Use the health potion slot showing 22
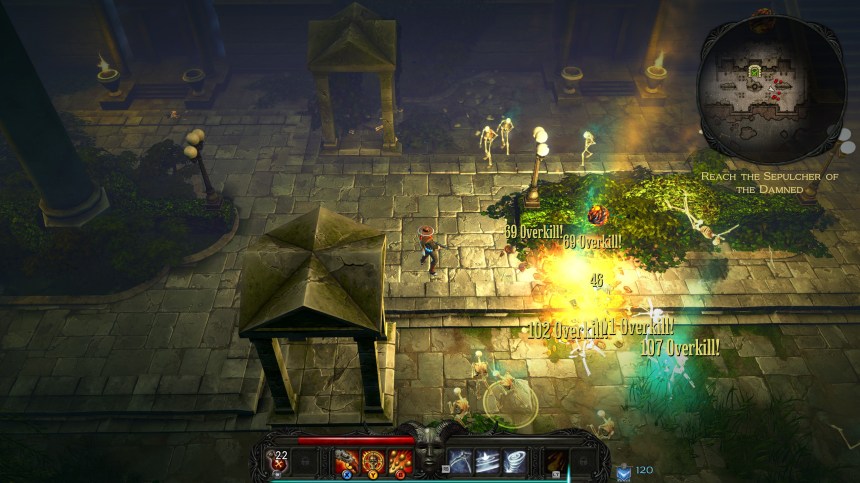This screenshot has height=483, width=860. (280, 461)
